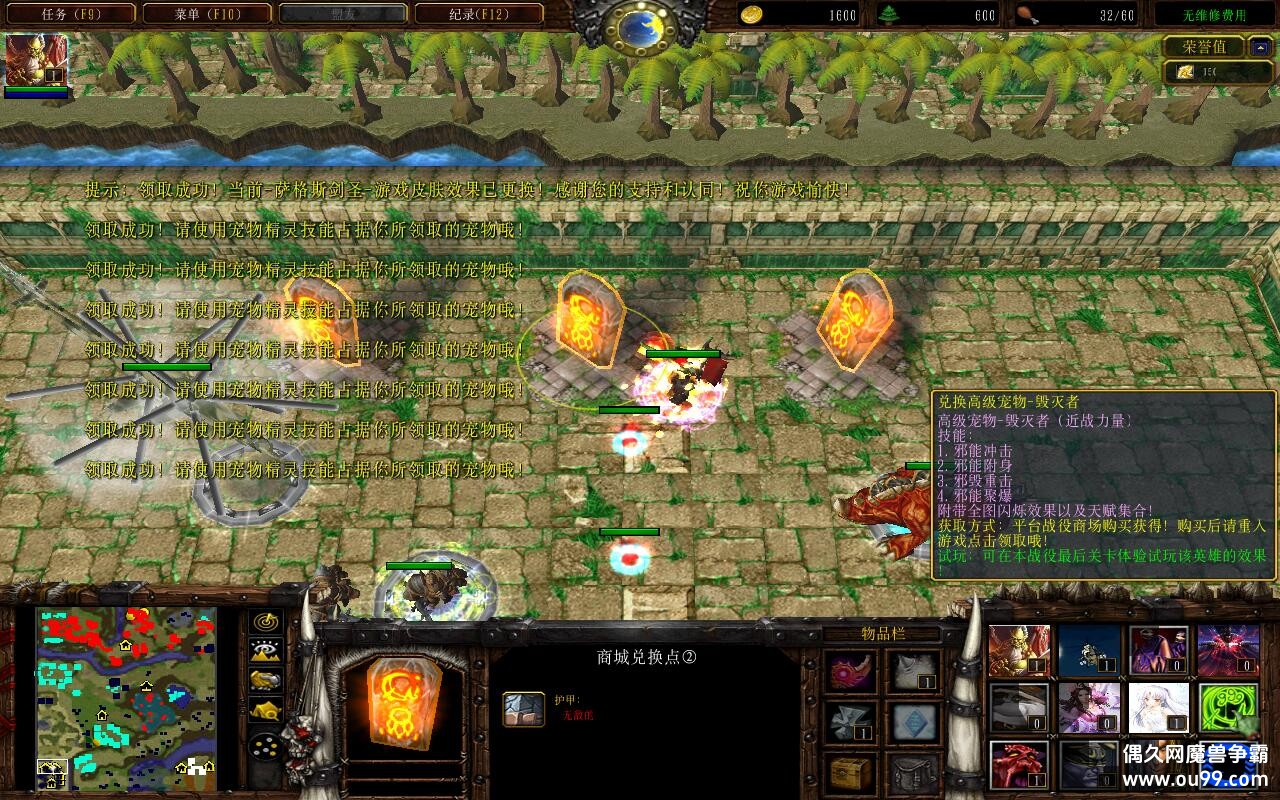The image size is (1280, 800).
Task: Toggle minimap creep camp display
Action: [x=265, y=711]
